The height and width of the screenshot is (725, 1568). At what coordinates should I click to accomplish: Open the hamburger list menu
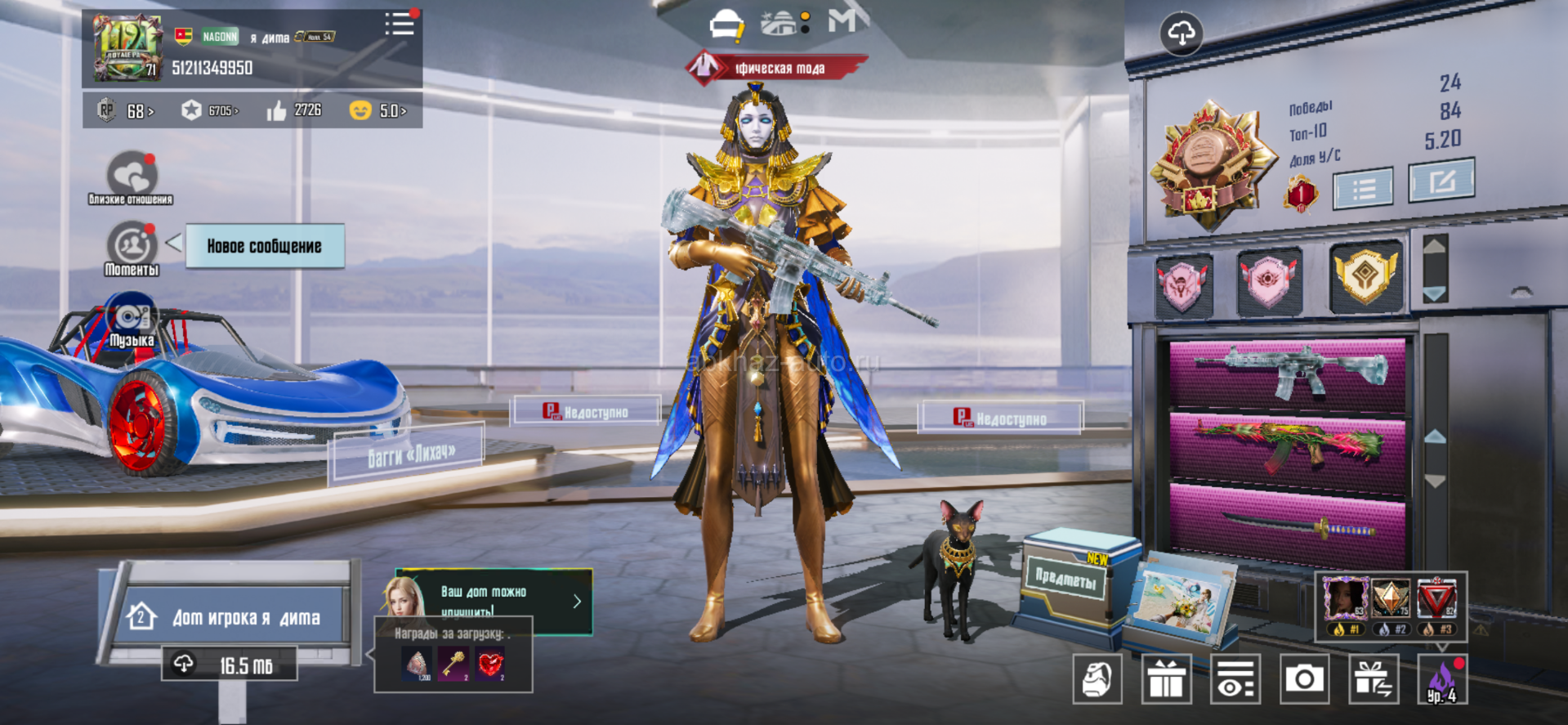click(400, 24)
